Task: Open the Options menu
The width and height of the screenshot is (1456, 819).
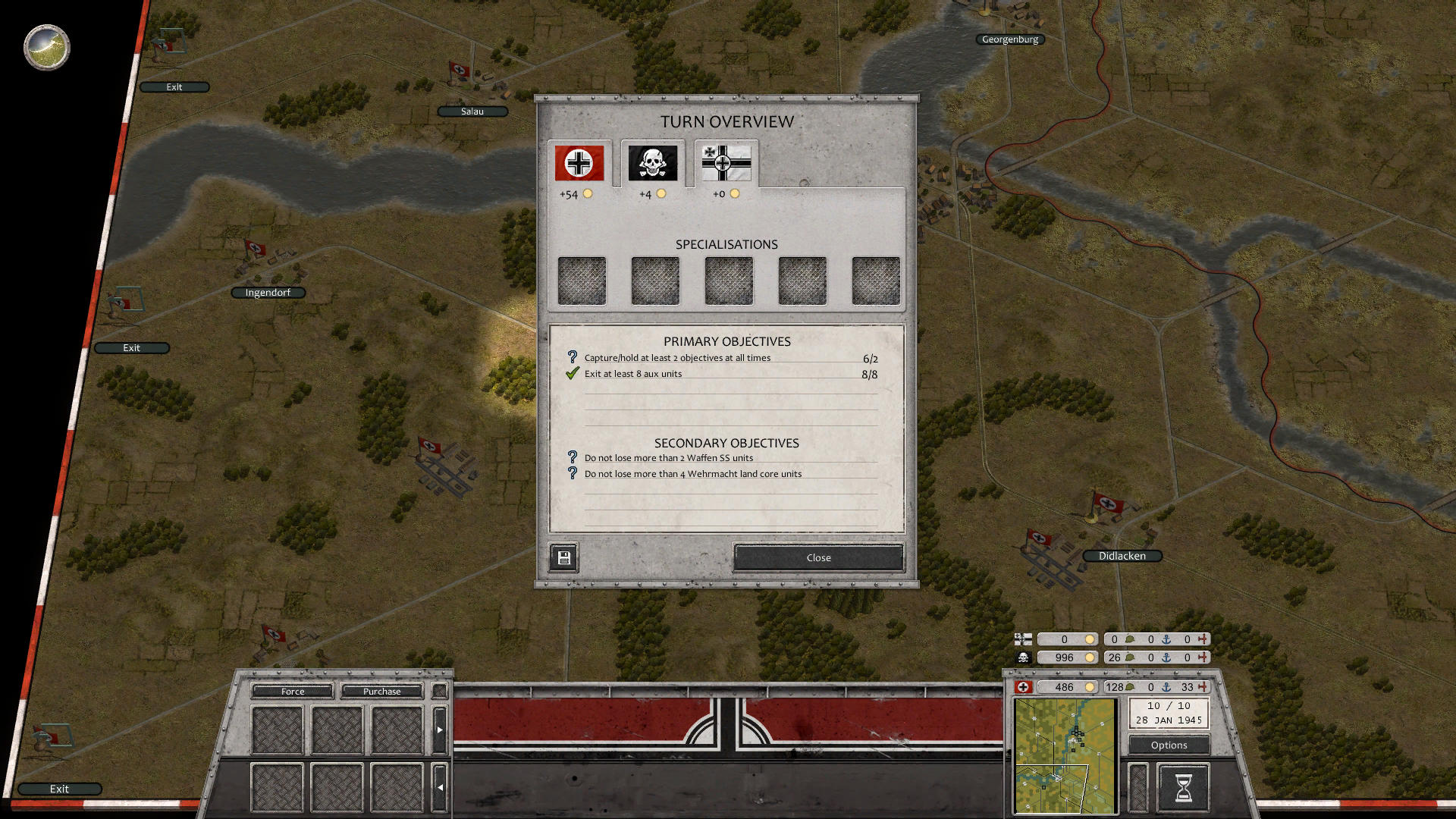Action: pos(1168,745)
